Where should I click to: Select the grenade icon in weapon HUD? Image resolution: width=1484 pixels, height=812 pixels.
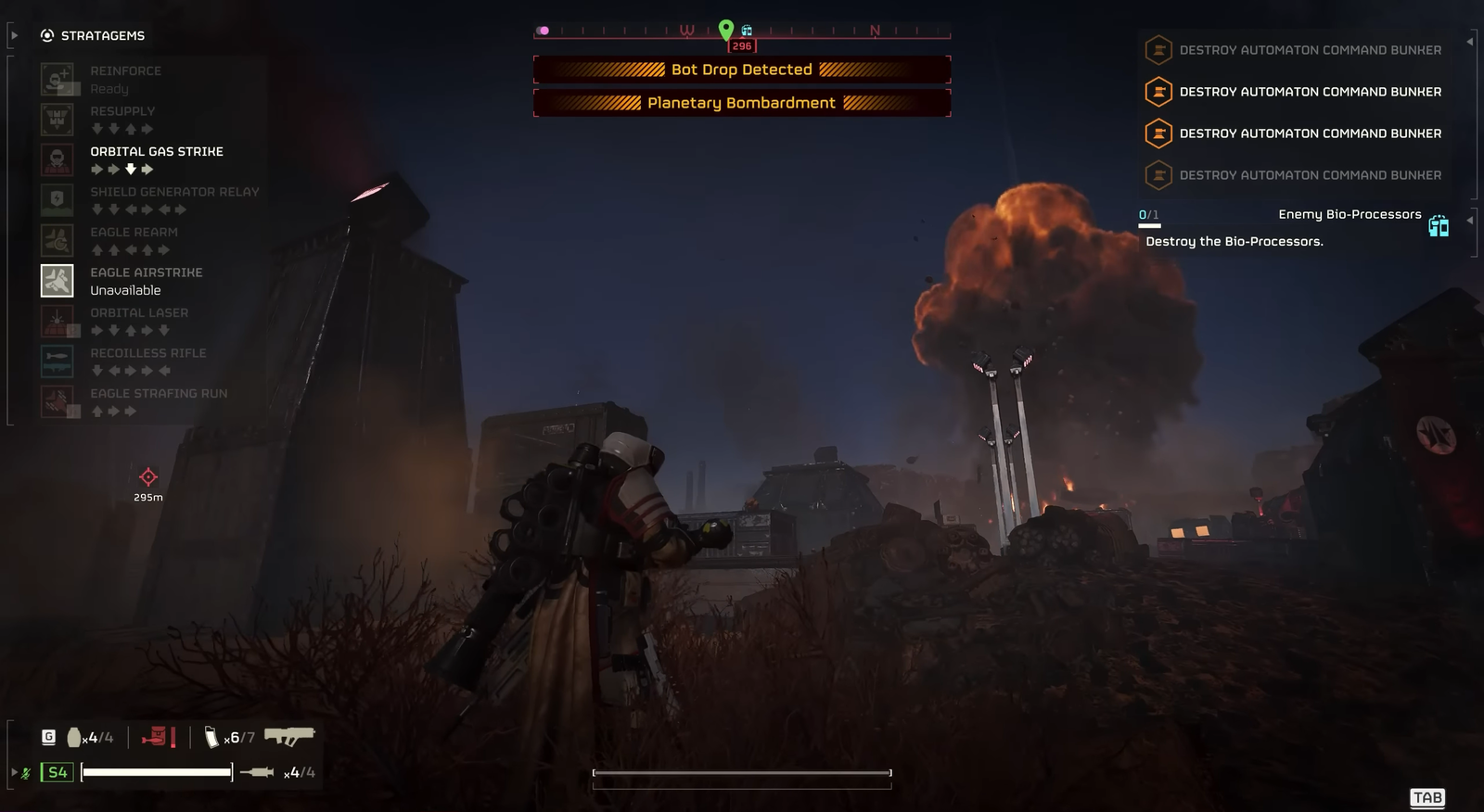[x=74, y=738]
